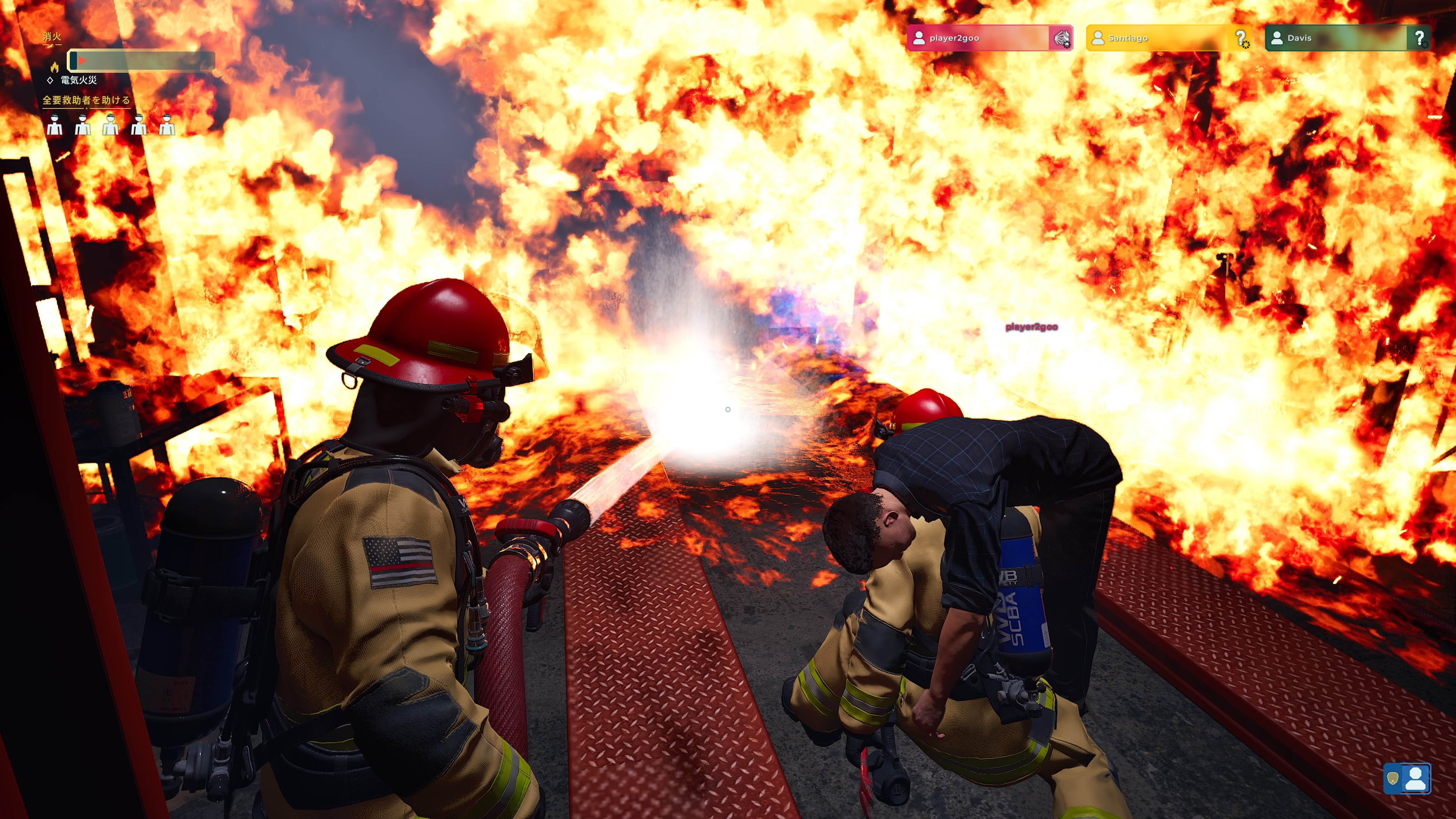Select the player2goo squad panel

[978, 38]
